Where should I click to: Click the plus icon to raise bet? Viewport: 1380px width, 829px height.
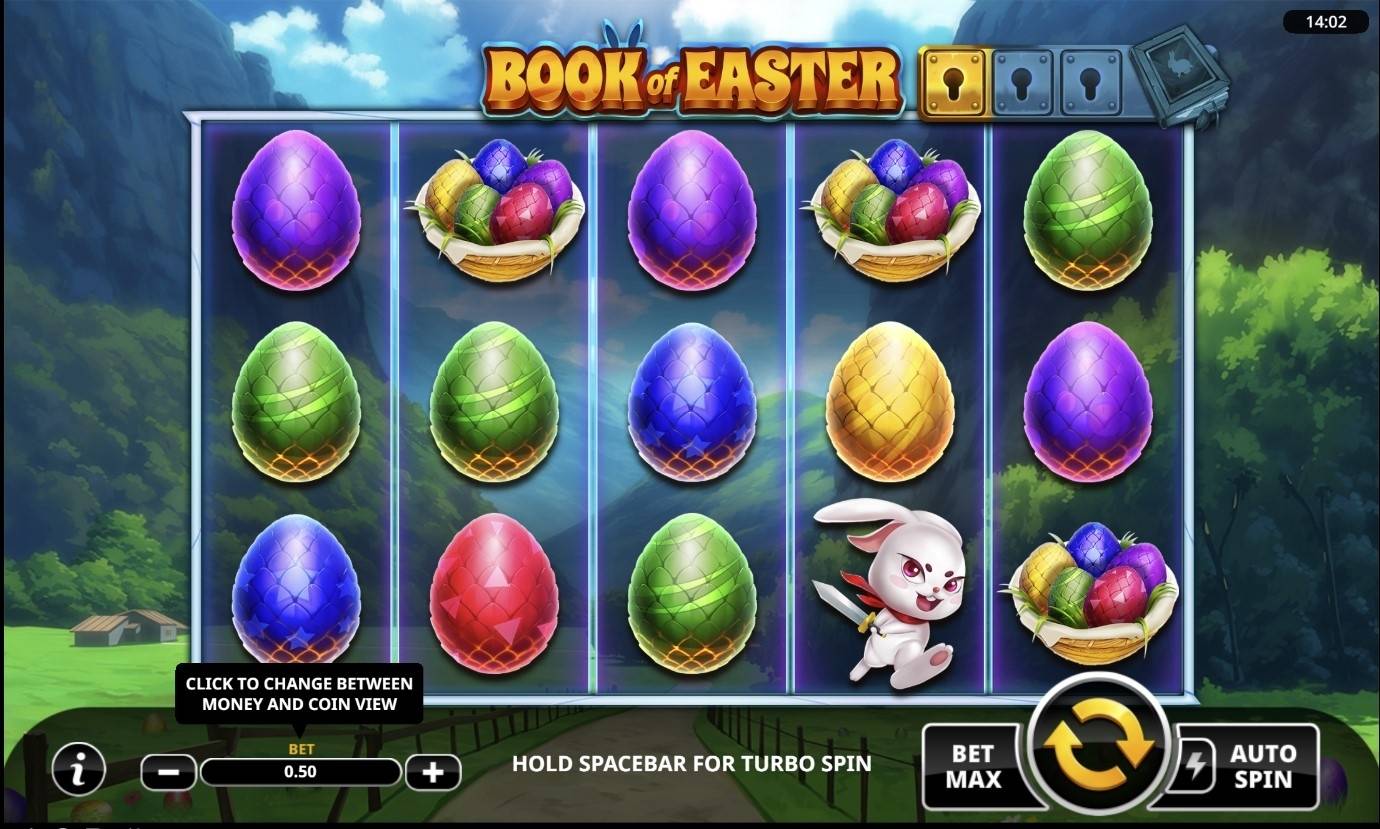(431, 770)
